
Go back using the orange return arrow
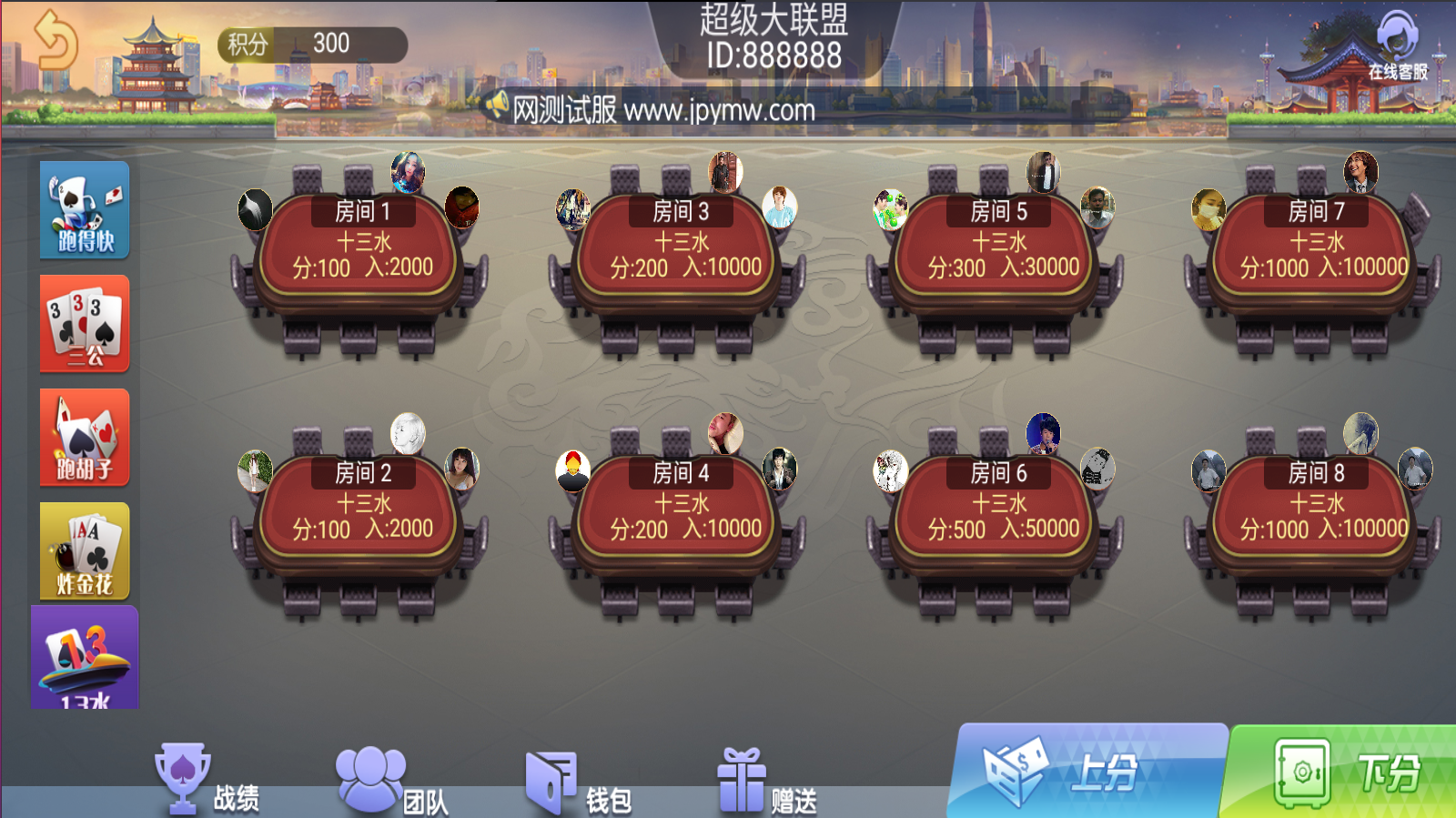[56, 40]
